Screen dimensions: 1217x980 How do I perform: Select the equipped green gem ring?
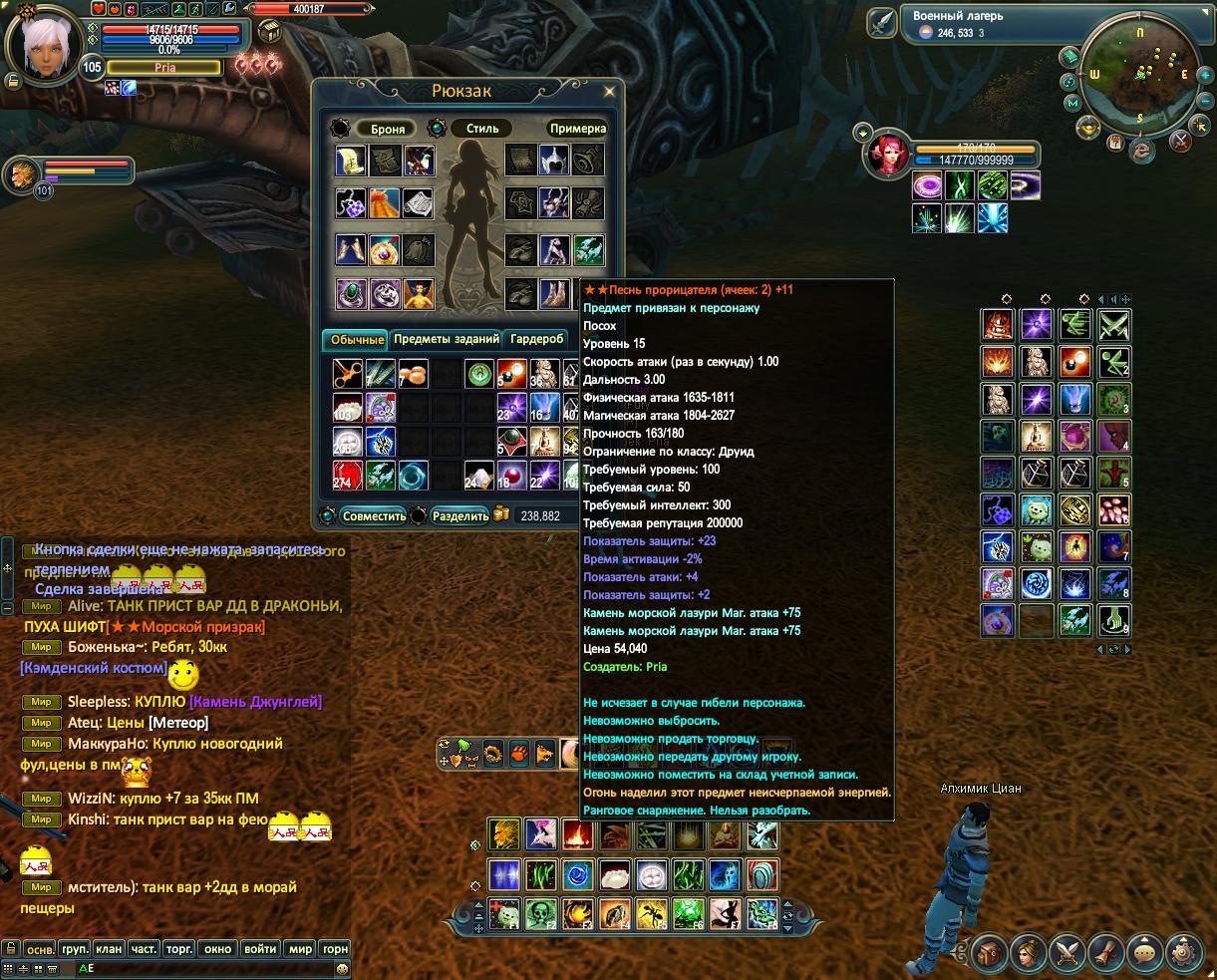tap(350, 293)
